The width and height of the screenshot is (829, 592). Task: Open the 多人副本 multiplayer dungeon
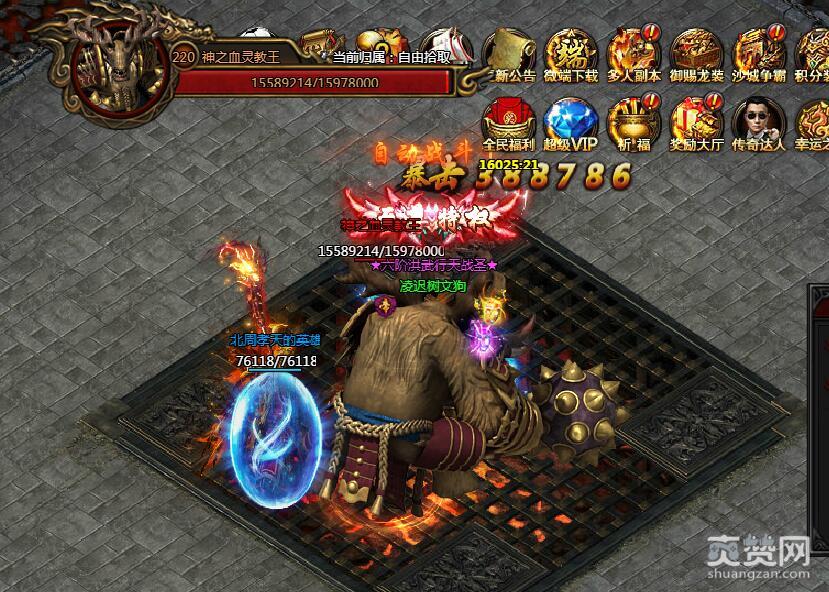(x=633, y=53)
